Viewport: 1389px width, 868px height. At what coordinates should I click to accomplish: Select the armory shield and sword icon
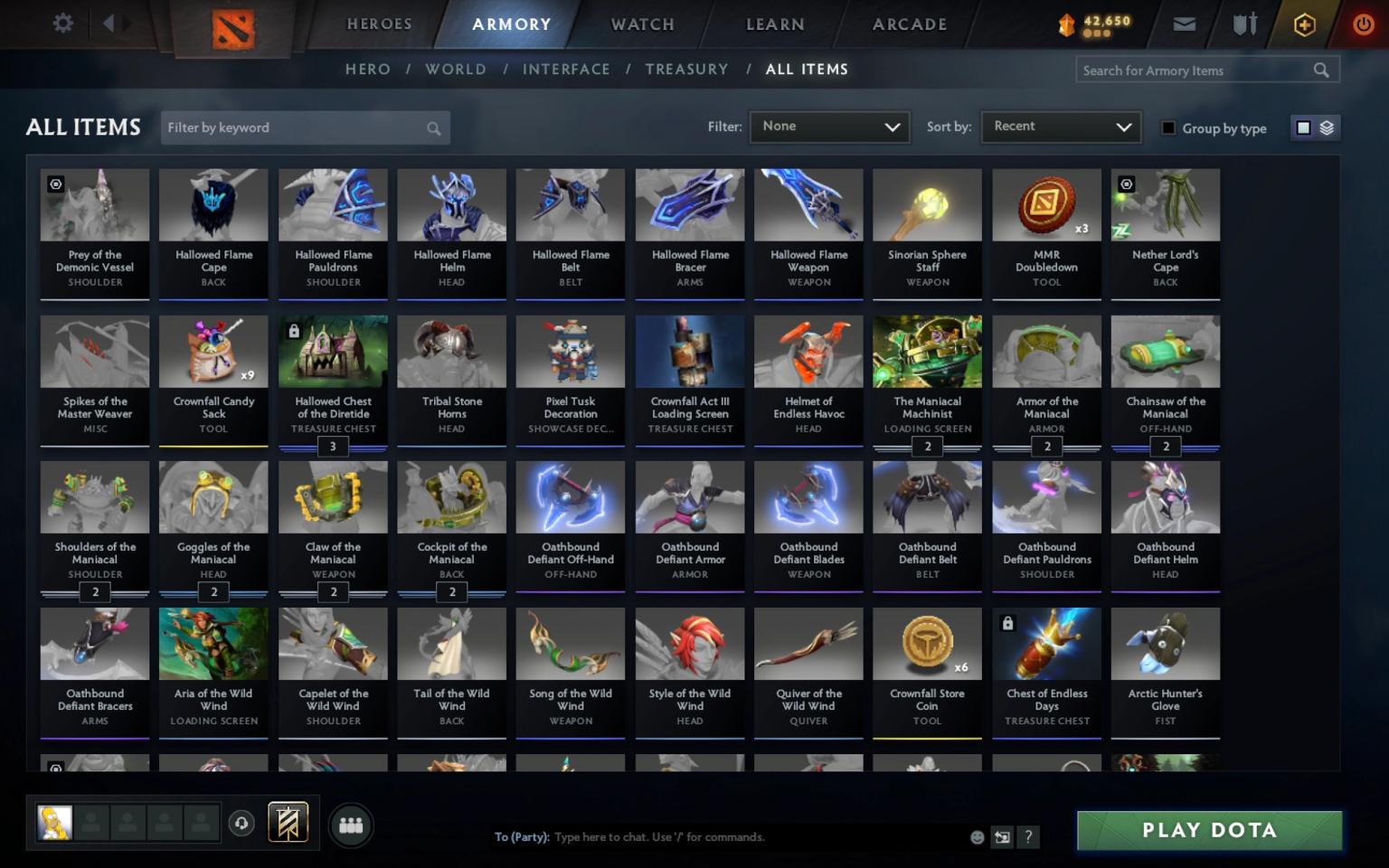tap(1243, 24)
